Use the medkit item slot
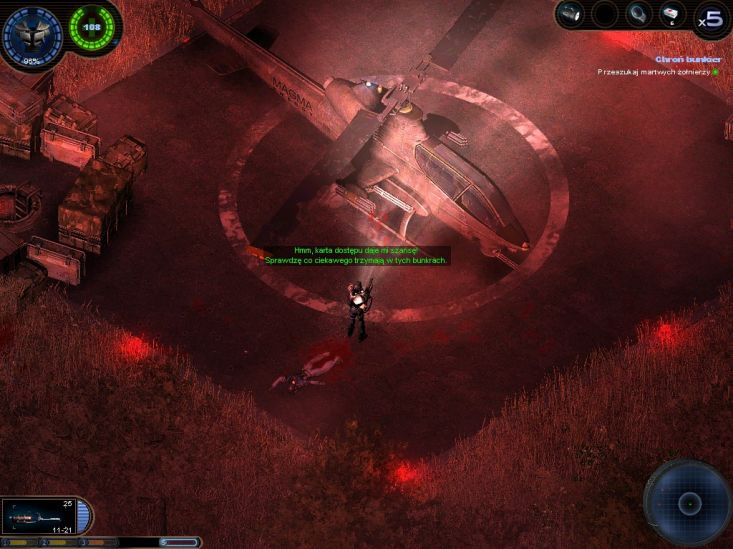 [x=670, y=14]
